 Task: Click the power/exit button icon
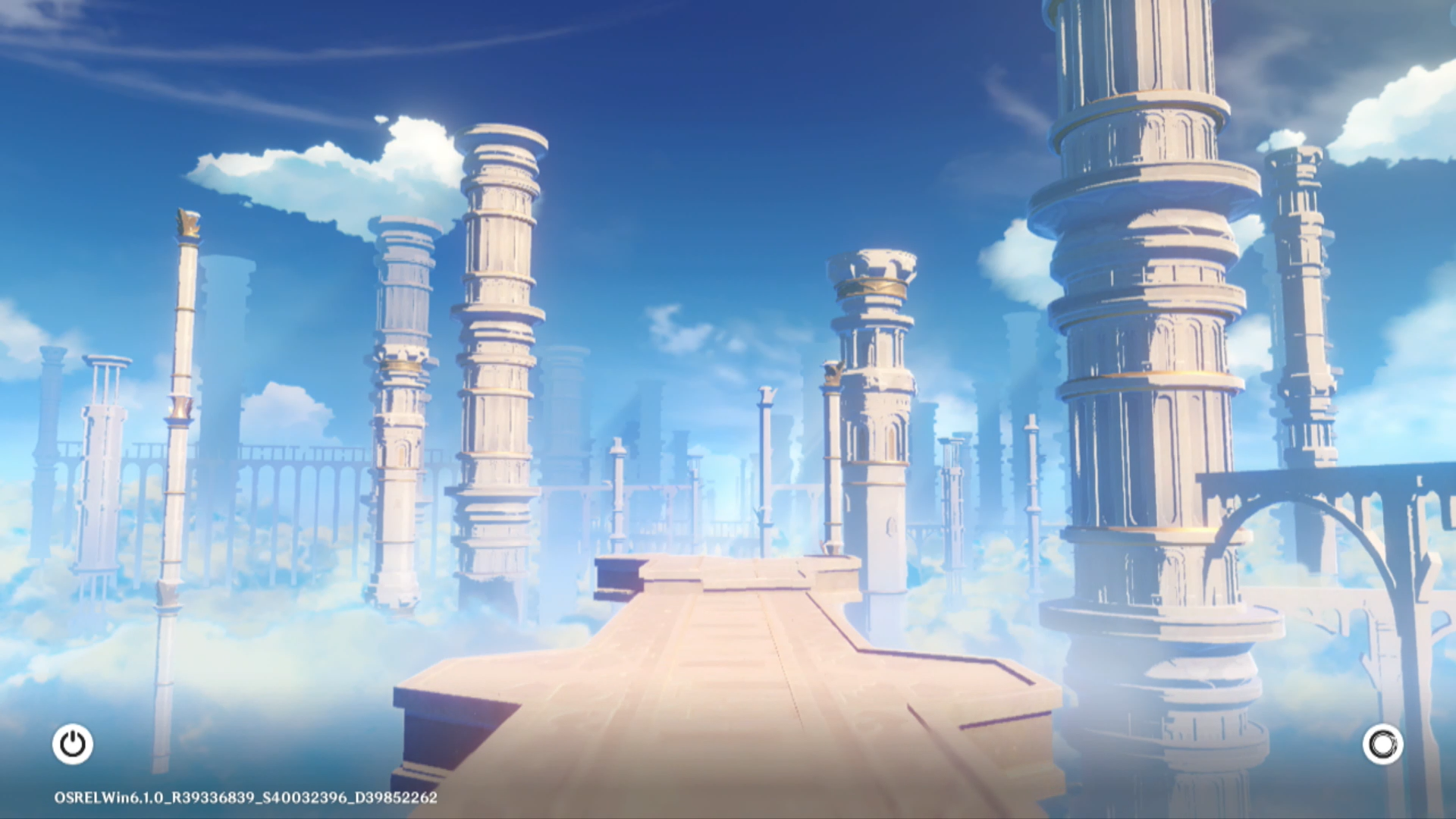[73, 744]
